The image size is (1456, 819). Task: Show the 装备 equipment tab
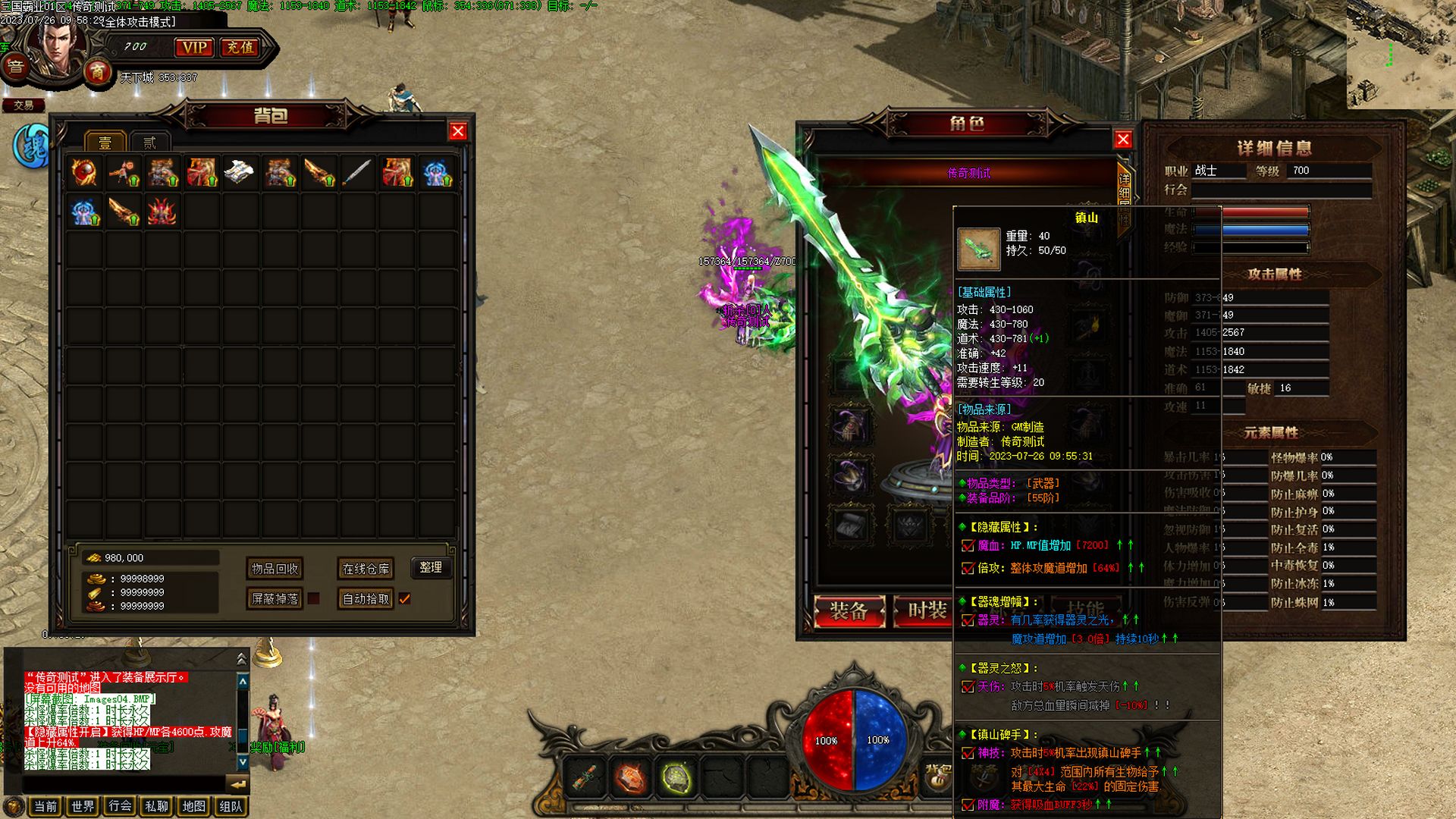pos(849,611)
